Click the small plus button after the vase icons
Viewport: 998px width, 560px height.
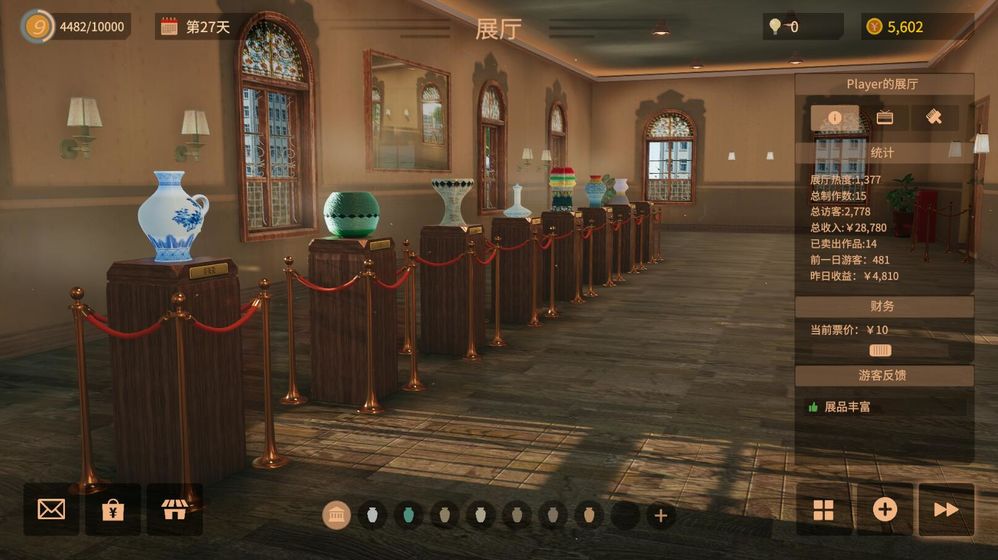(x=660, y=515)
